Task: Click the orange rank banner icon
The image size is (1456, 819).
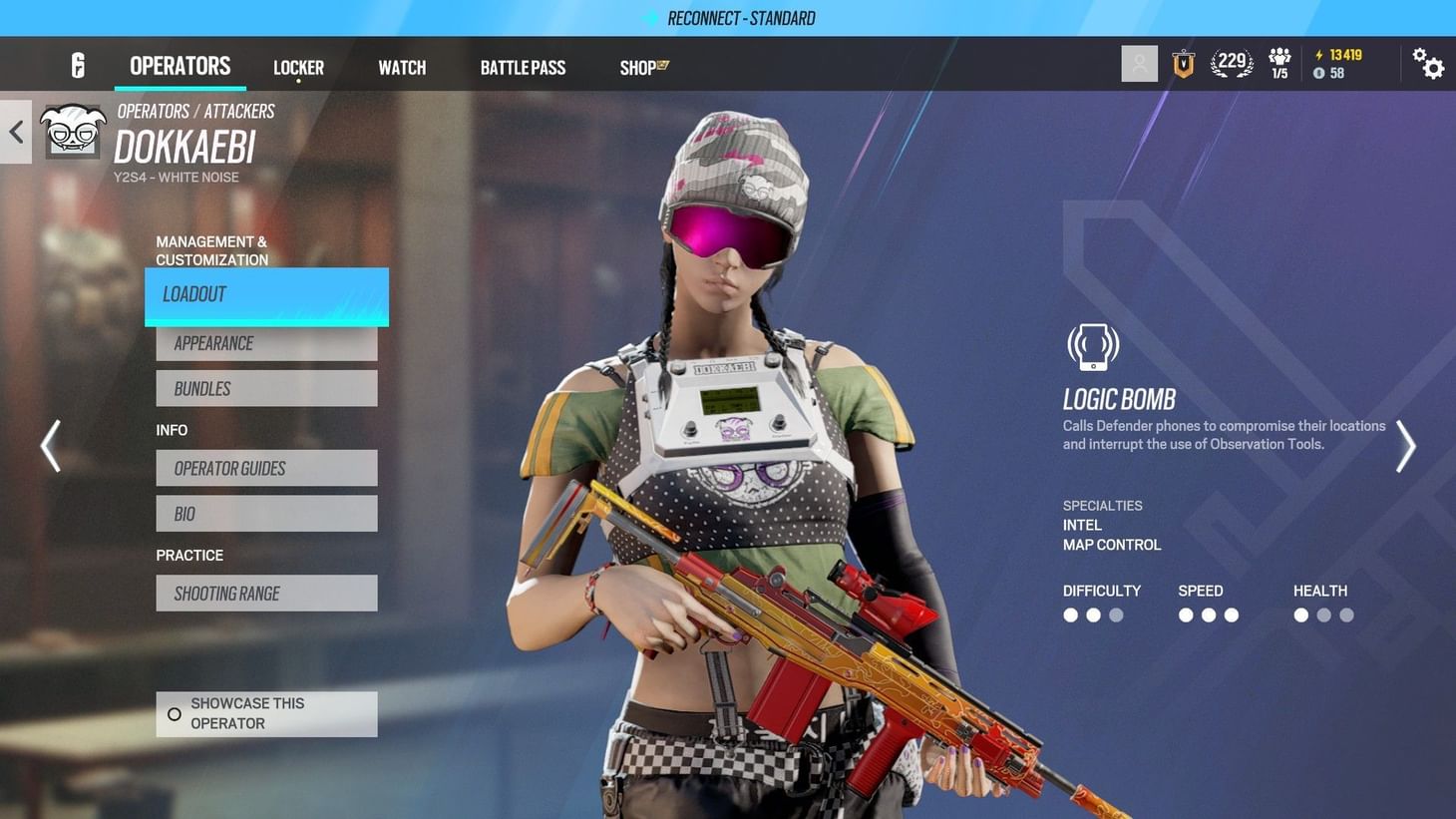Action: click(1183, 63)
